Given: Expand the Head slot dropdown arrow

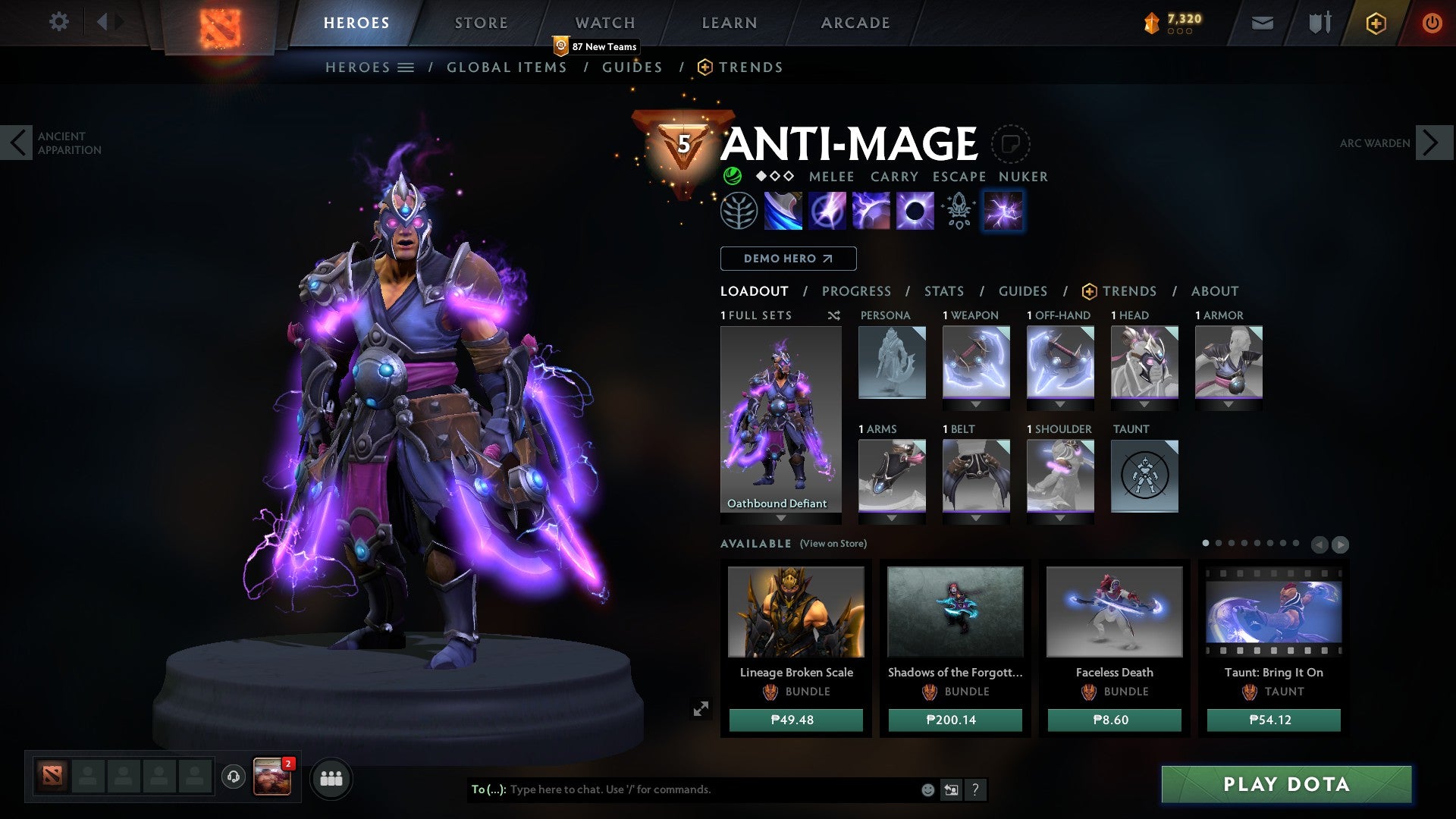Looking at the screenshot, I should [1144, 404].
